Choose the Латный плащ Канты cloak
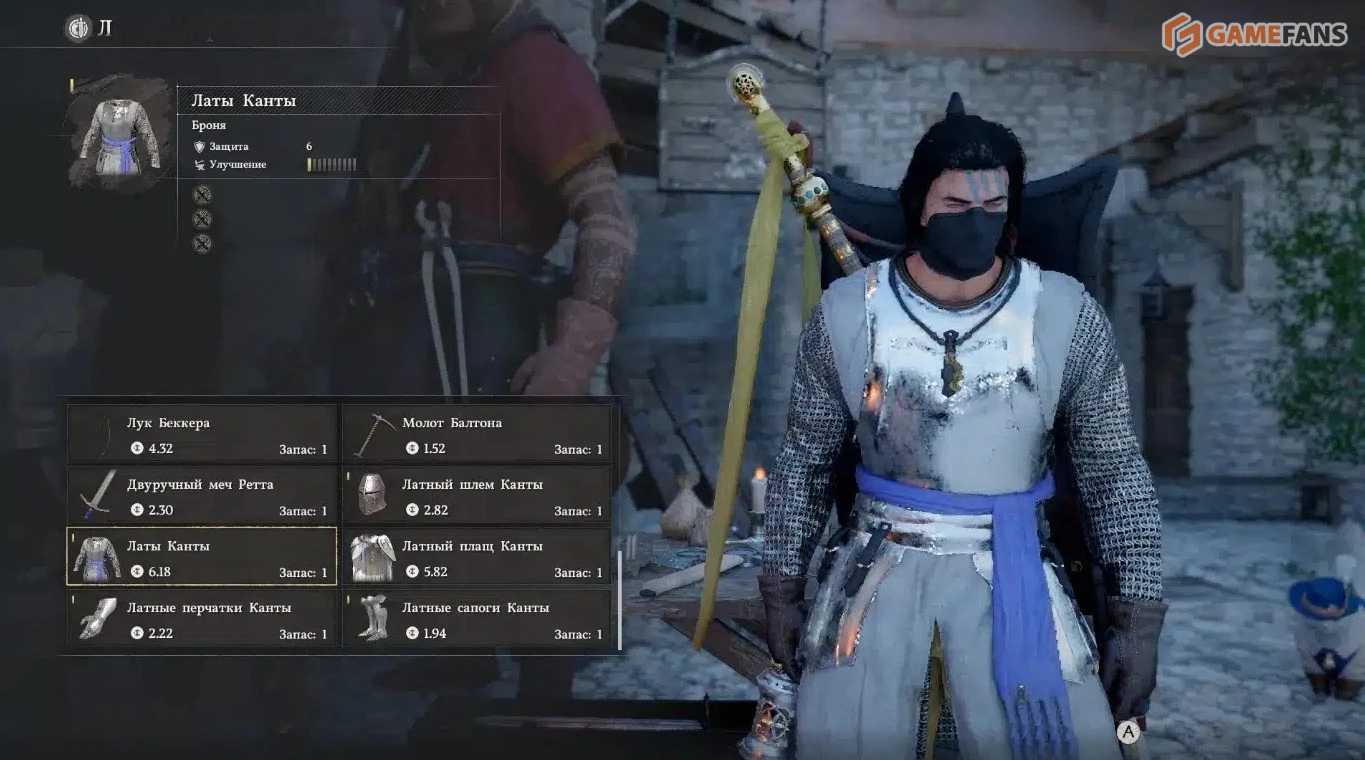This screenshot has height=760, width=1365. 477,558
